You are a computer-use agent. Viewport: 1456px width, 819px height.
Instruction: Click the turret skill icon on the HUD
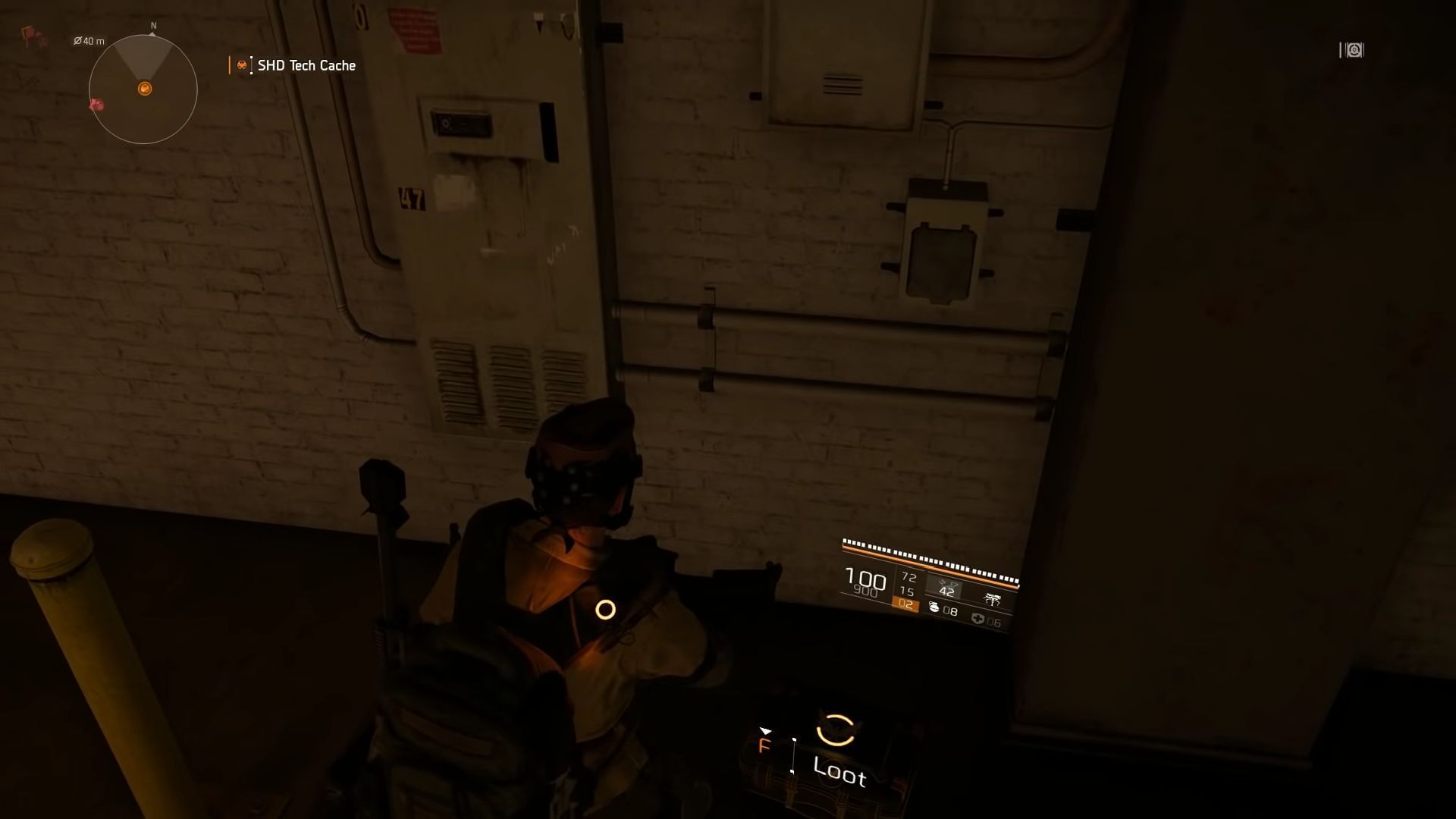point(993,600)
